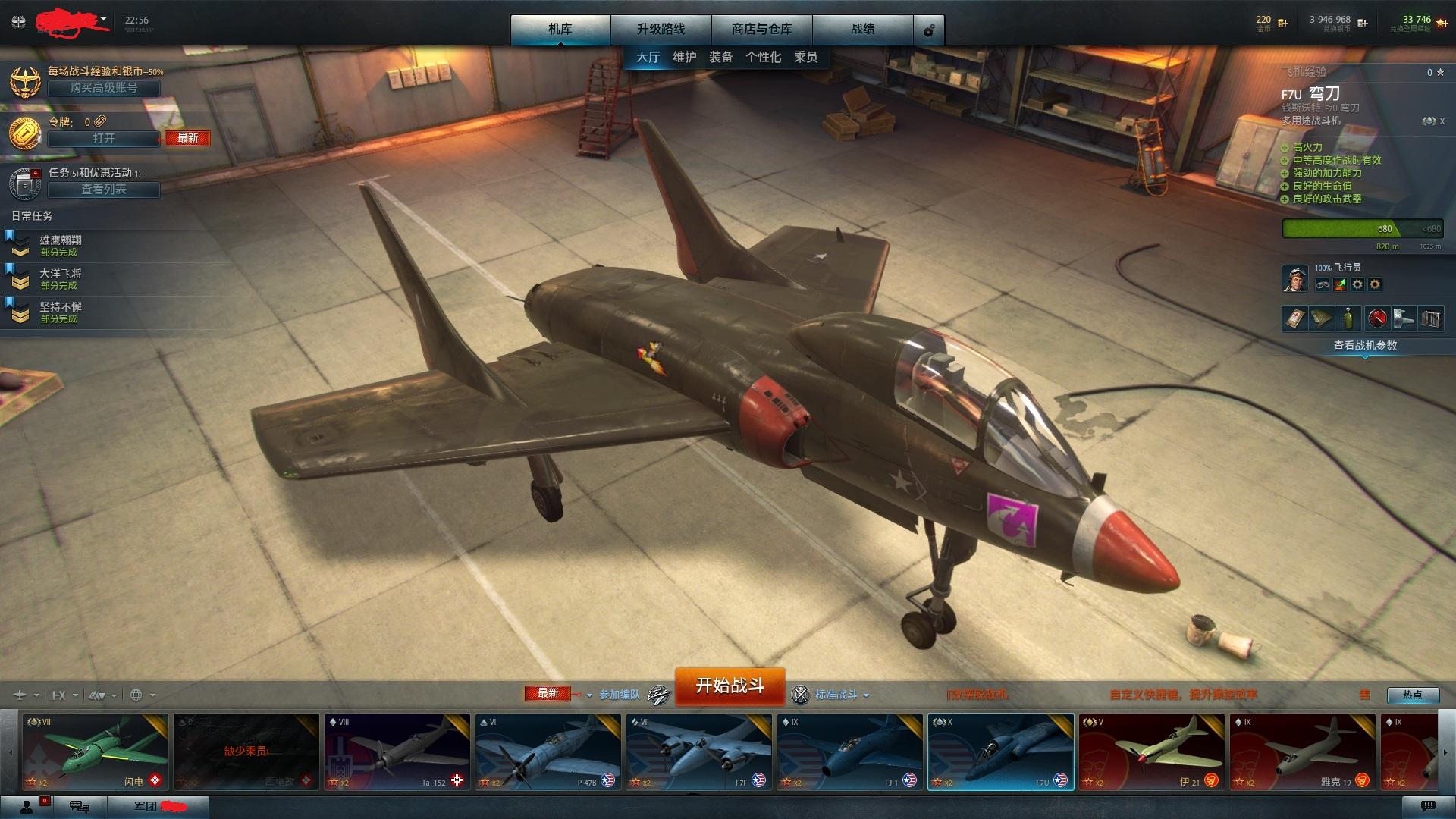Open the 标准战斗 battle mode dropdown

[841, 695]
